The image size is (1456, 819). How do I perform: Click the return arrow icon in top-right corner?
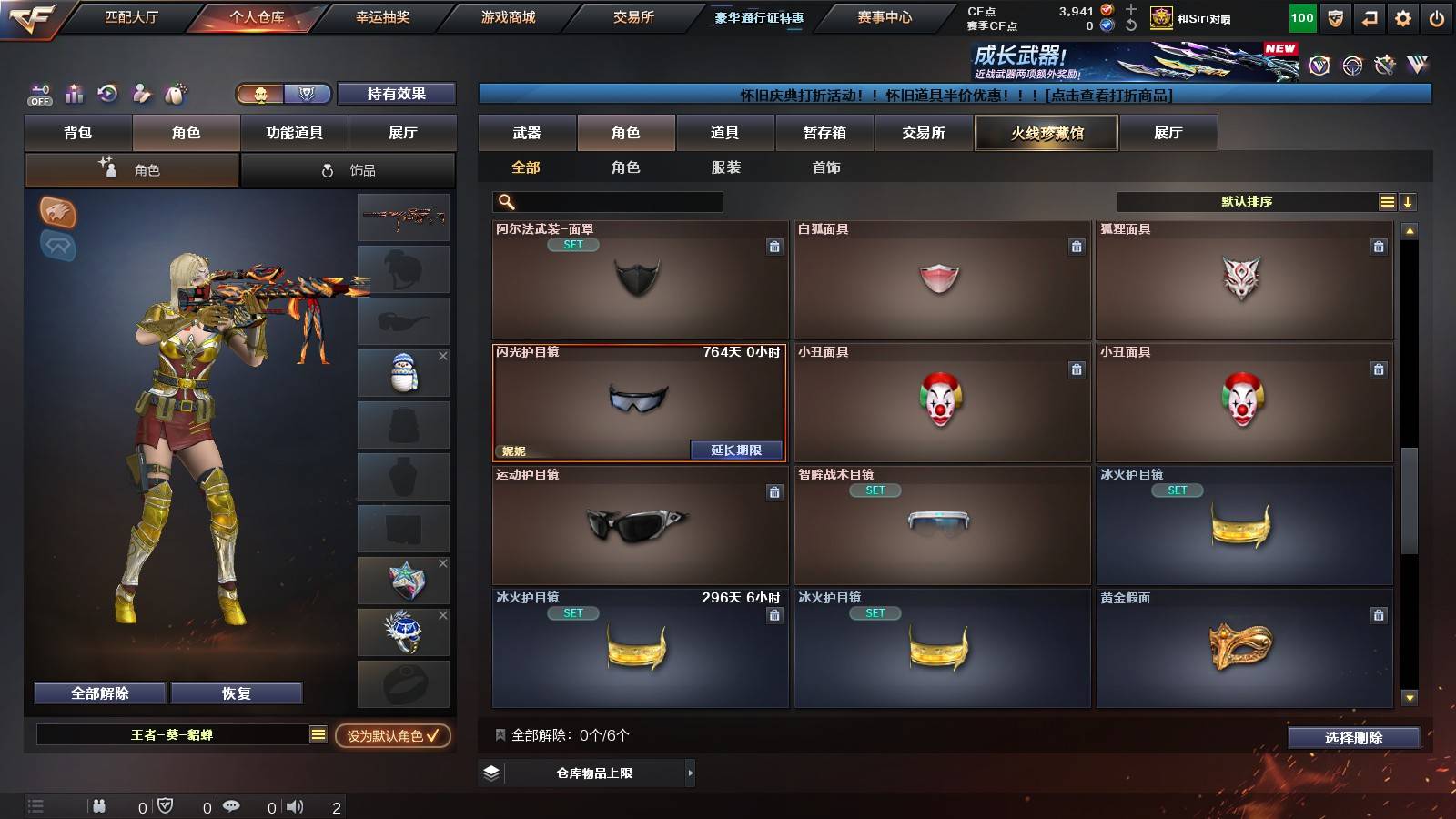point(1367,16)
